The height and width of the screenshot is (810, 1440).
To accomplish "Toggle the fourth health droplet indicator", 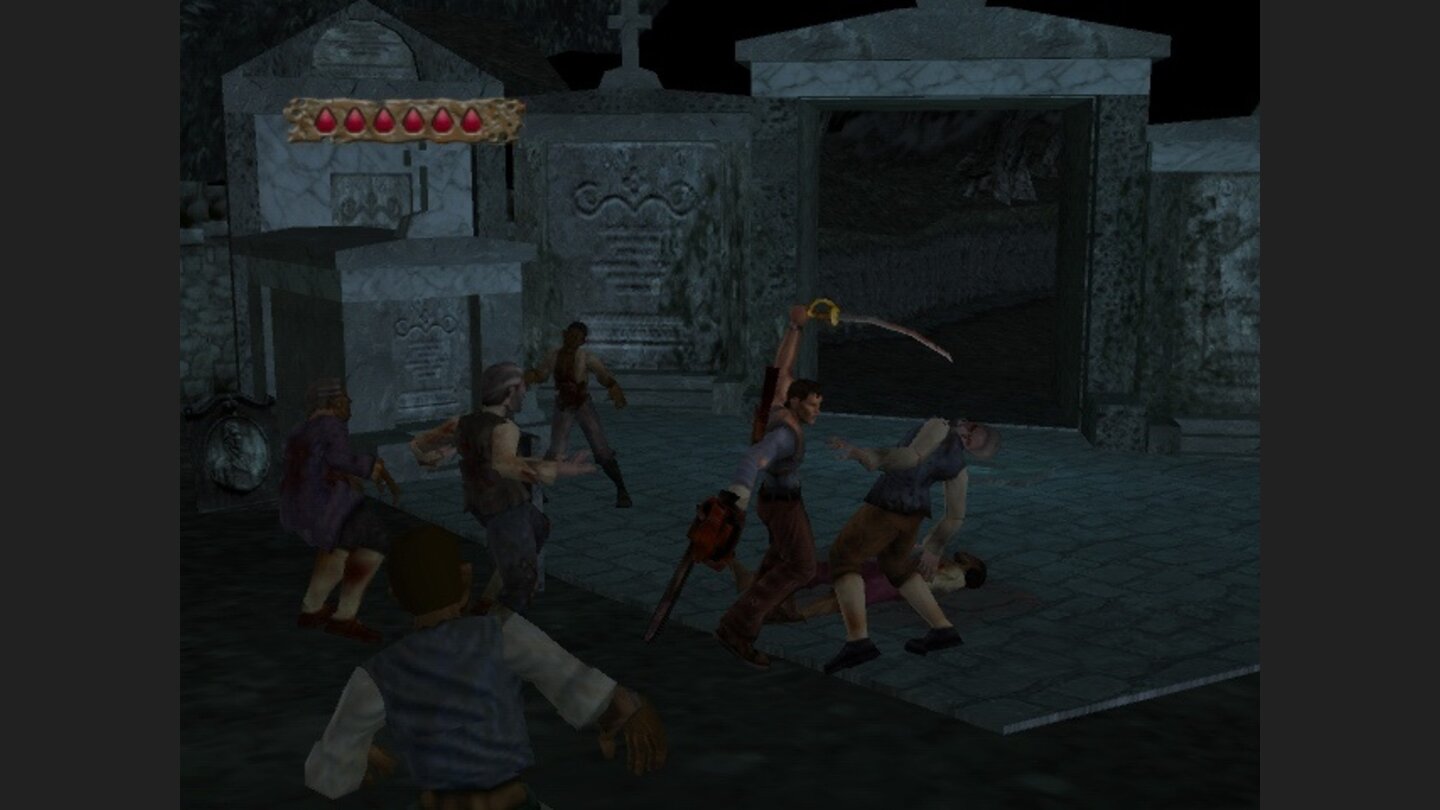I will point(412,120).
